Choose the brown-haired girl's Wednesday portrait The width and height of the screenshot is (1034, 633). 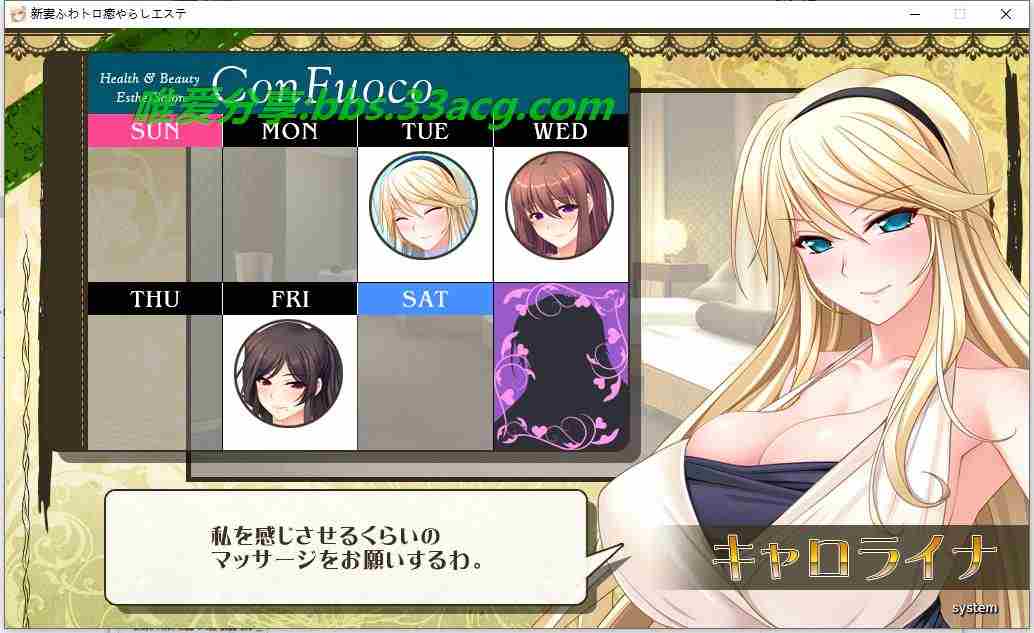click(x=559, y=207)
